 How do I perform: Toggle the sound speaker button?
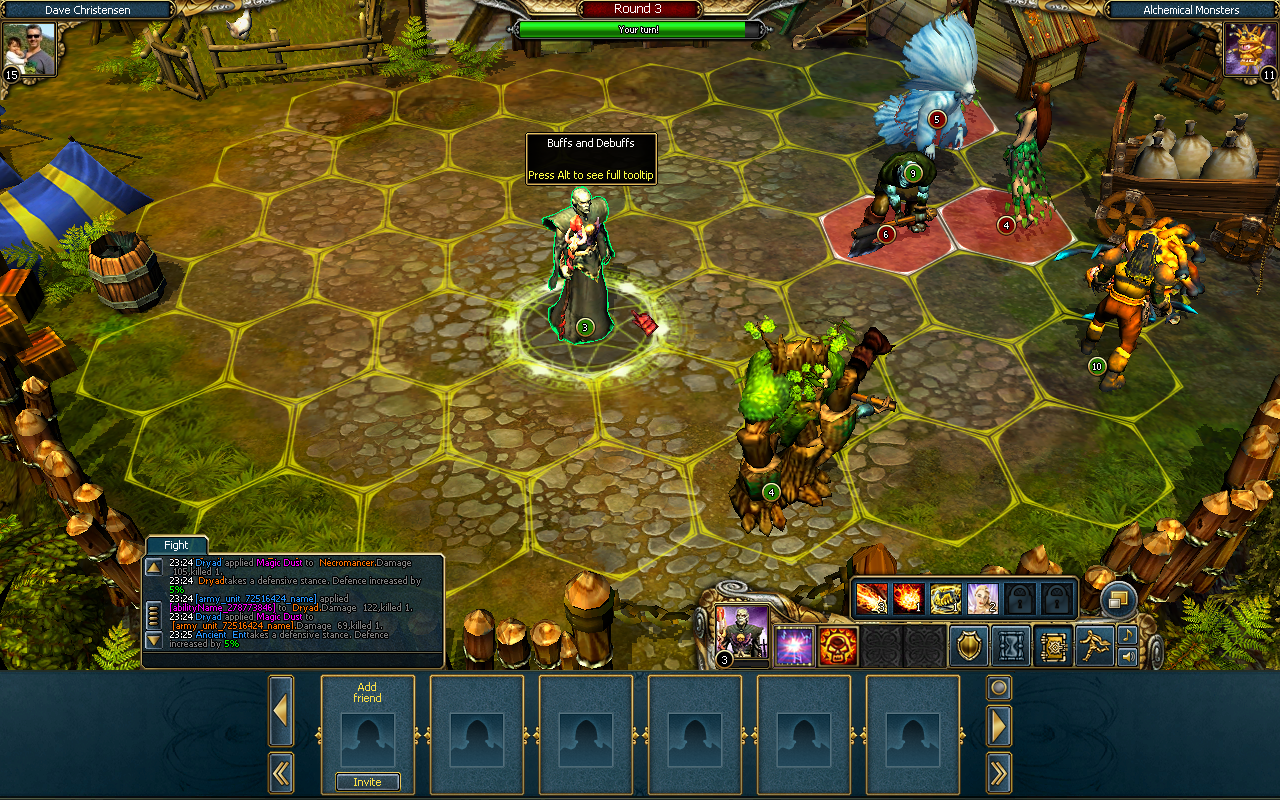coord(1127,657)
